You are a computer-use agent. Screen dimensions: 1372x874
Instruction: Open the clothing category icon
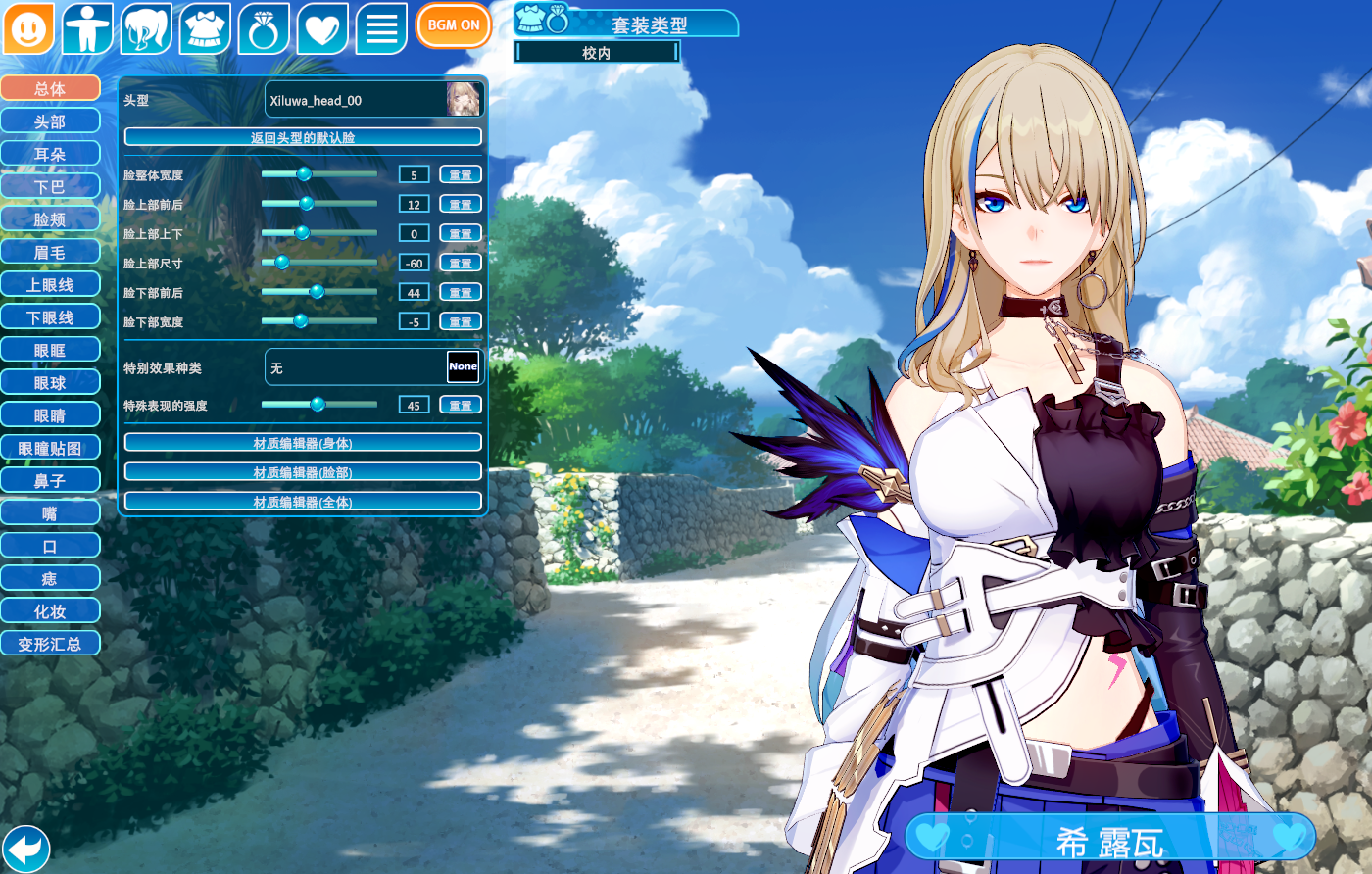(x=205, y=28)
